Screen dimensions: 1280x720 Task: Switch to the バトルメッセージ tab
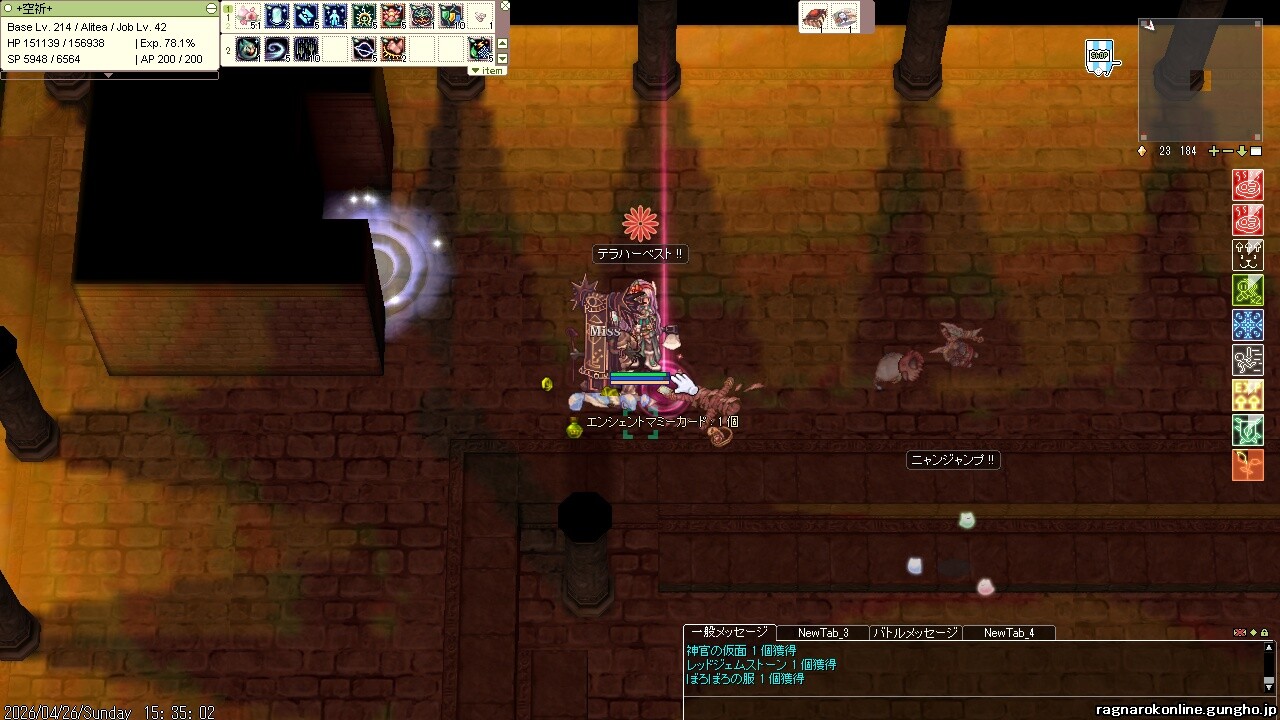(916, 633)
